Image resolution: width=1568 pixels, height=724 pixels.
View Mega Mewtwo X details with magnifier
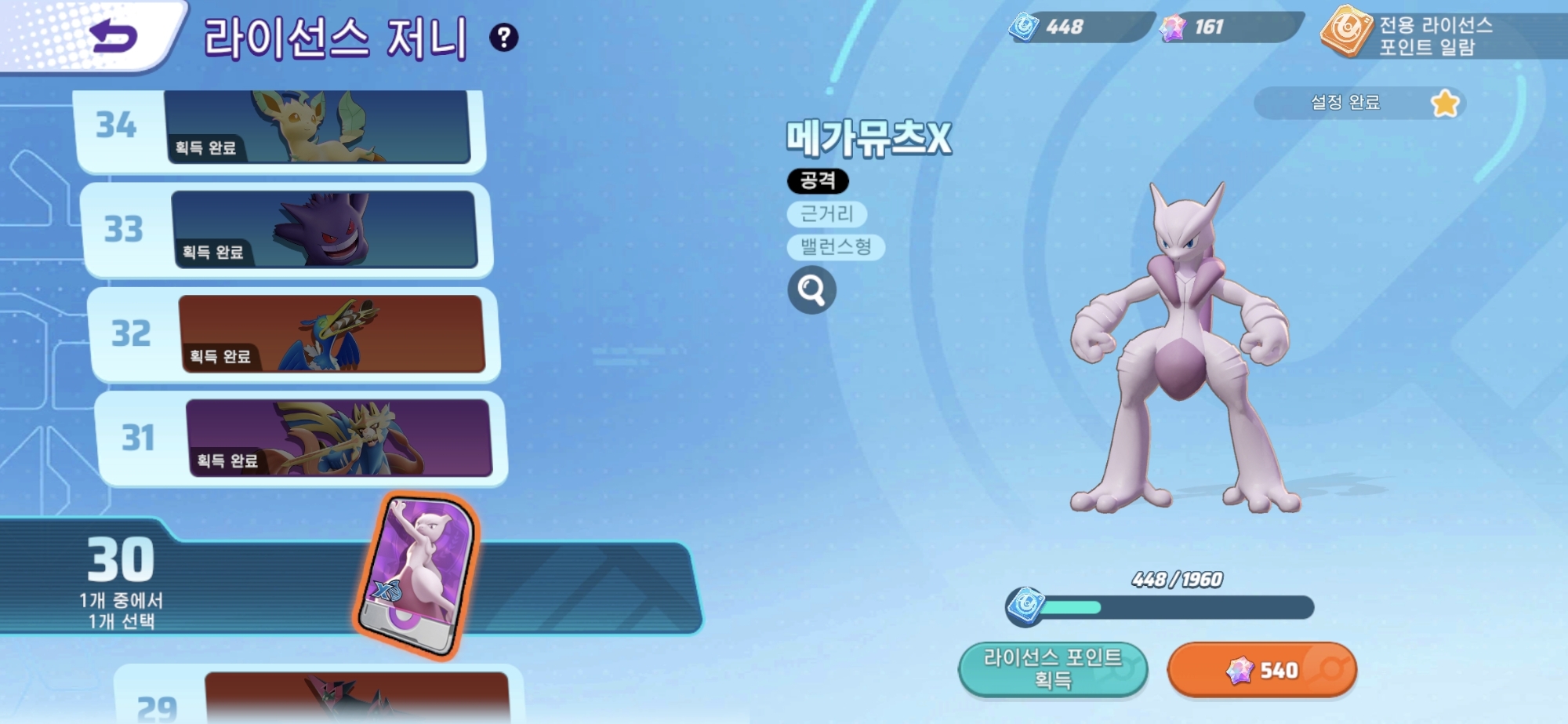click(x=811, y=290)
